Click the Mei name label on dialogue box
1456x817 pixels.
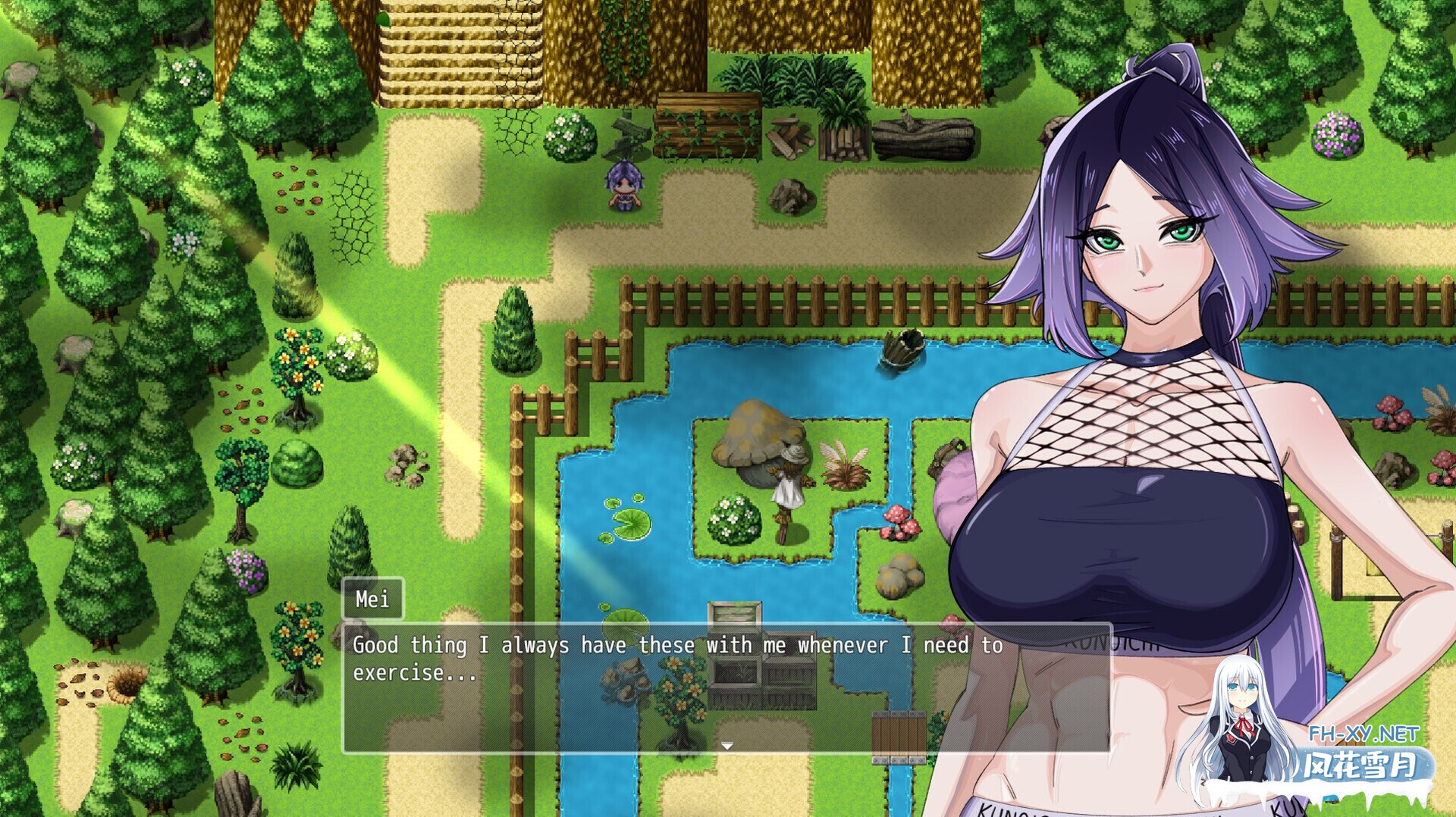pos(373,600)
